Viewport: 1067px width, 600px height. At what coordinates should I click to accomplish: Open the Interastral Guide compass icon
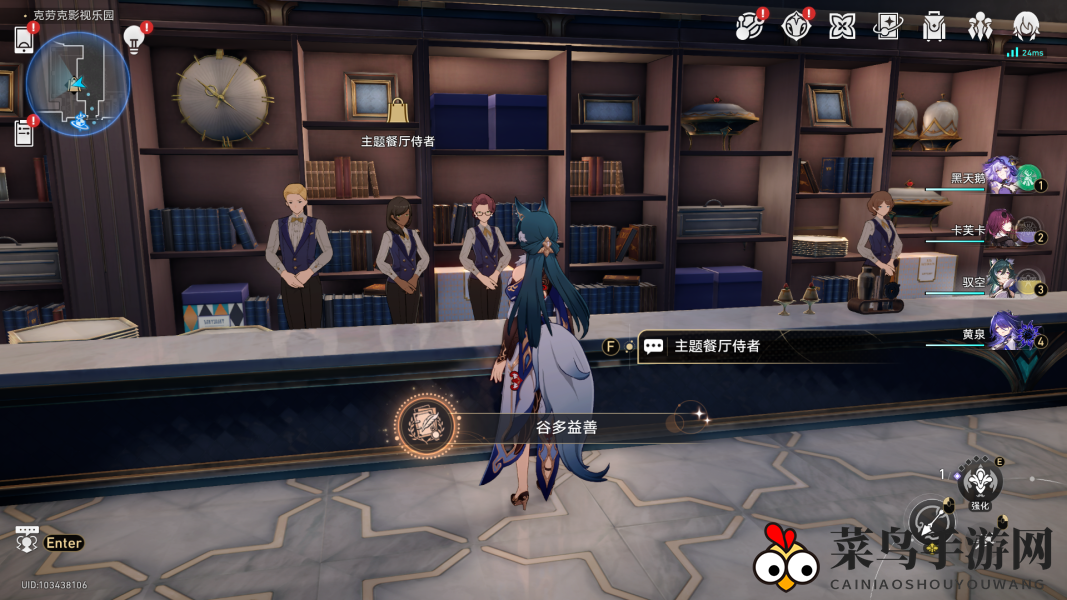click(x=796, y=26)
